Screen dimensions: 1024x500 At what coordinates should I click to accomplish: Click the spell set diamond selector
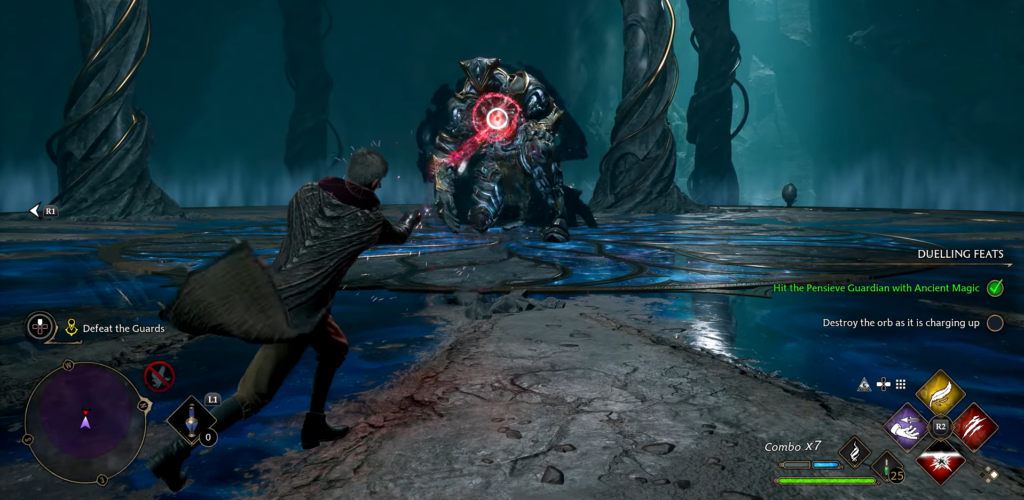[991, 473]
